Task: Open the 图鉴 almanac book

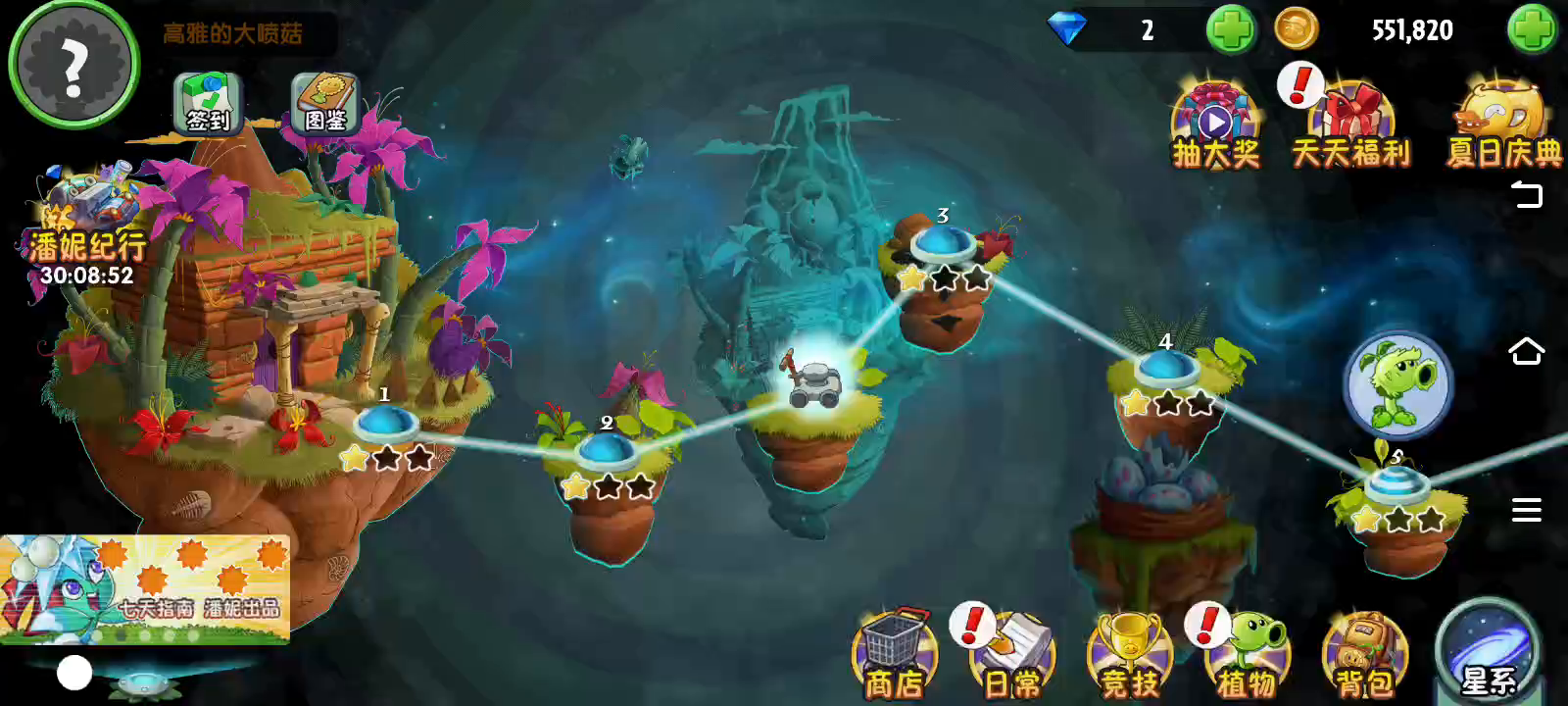Action: 325,103
